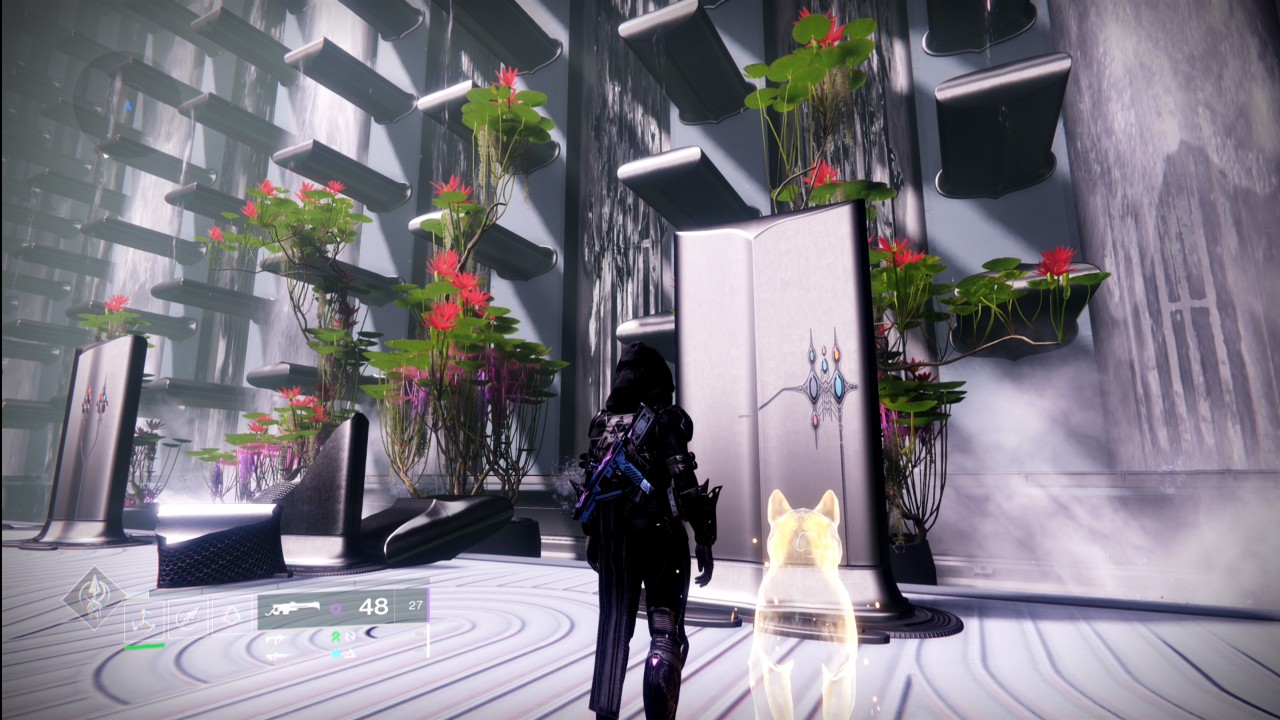Image resolution: width=1280 pixels, height=720 pixels.
Task: Select the equipped sniper rifle icon
Action: point(293,608)
